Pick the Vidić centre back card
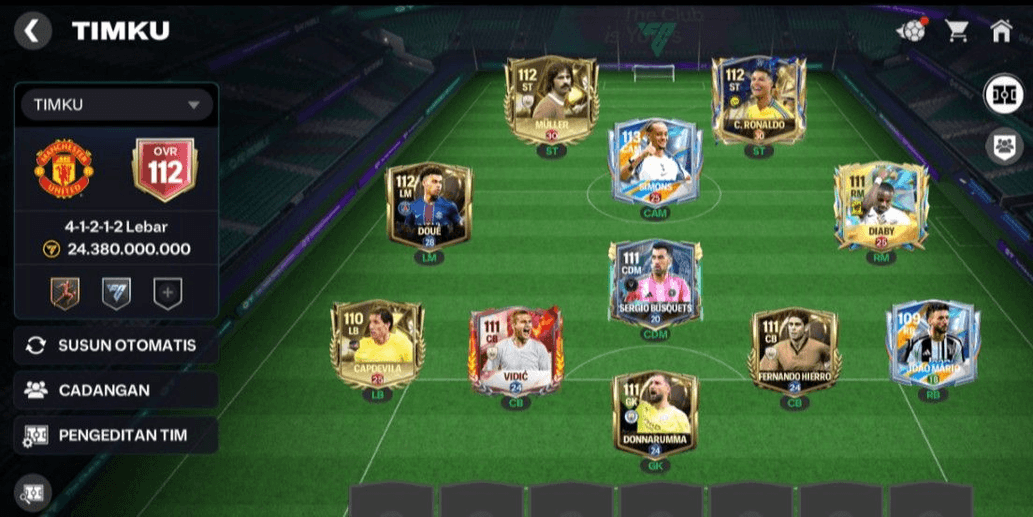 click(514, 352)
